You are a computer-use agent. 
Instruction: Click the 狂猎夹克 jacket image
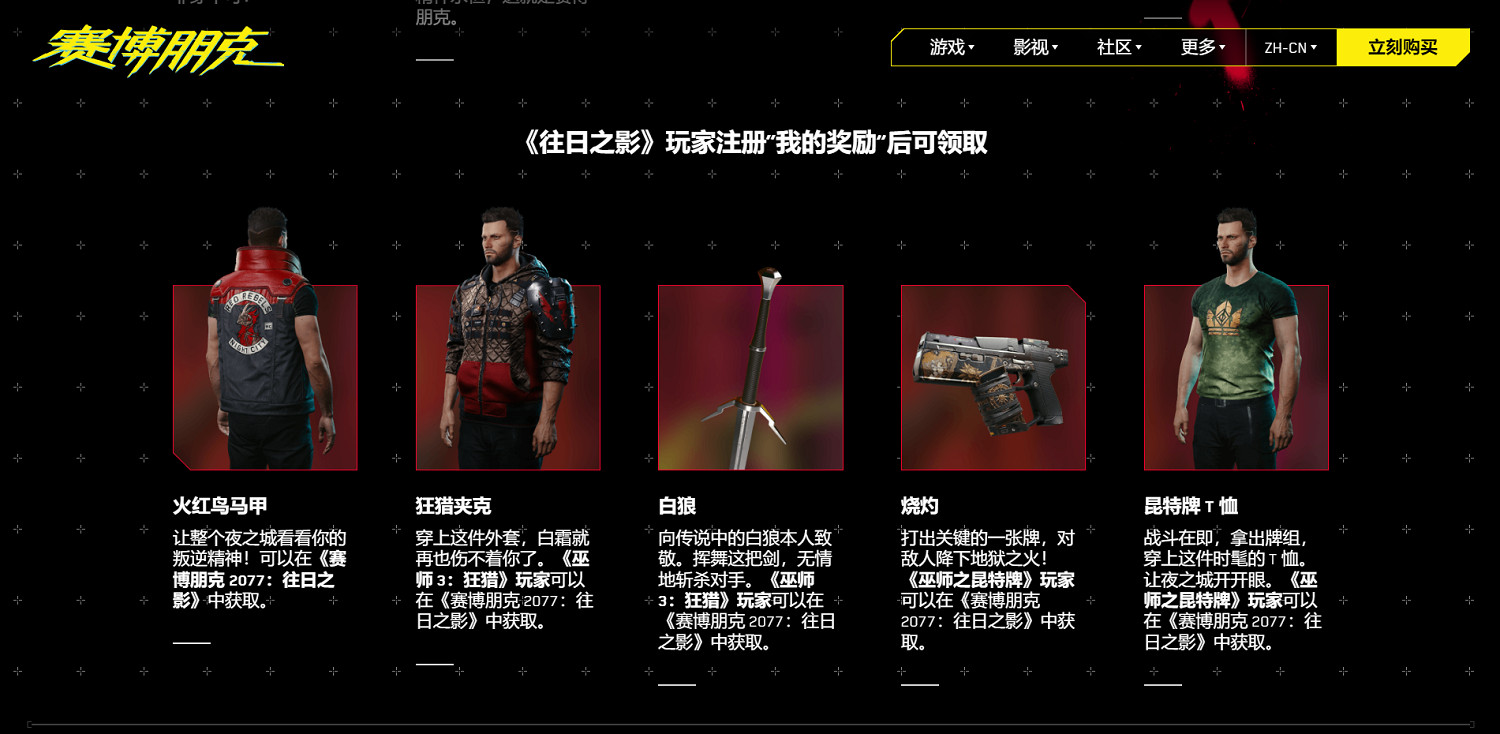507,377
